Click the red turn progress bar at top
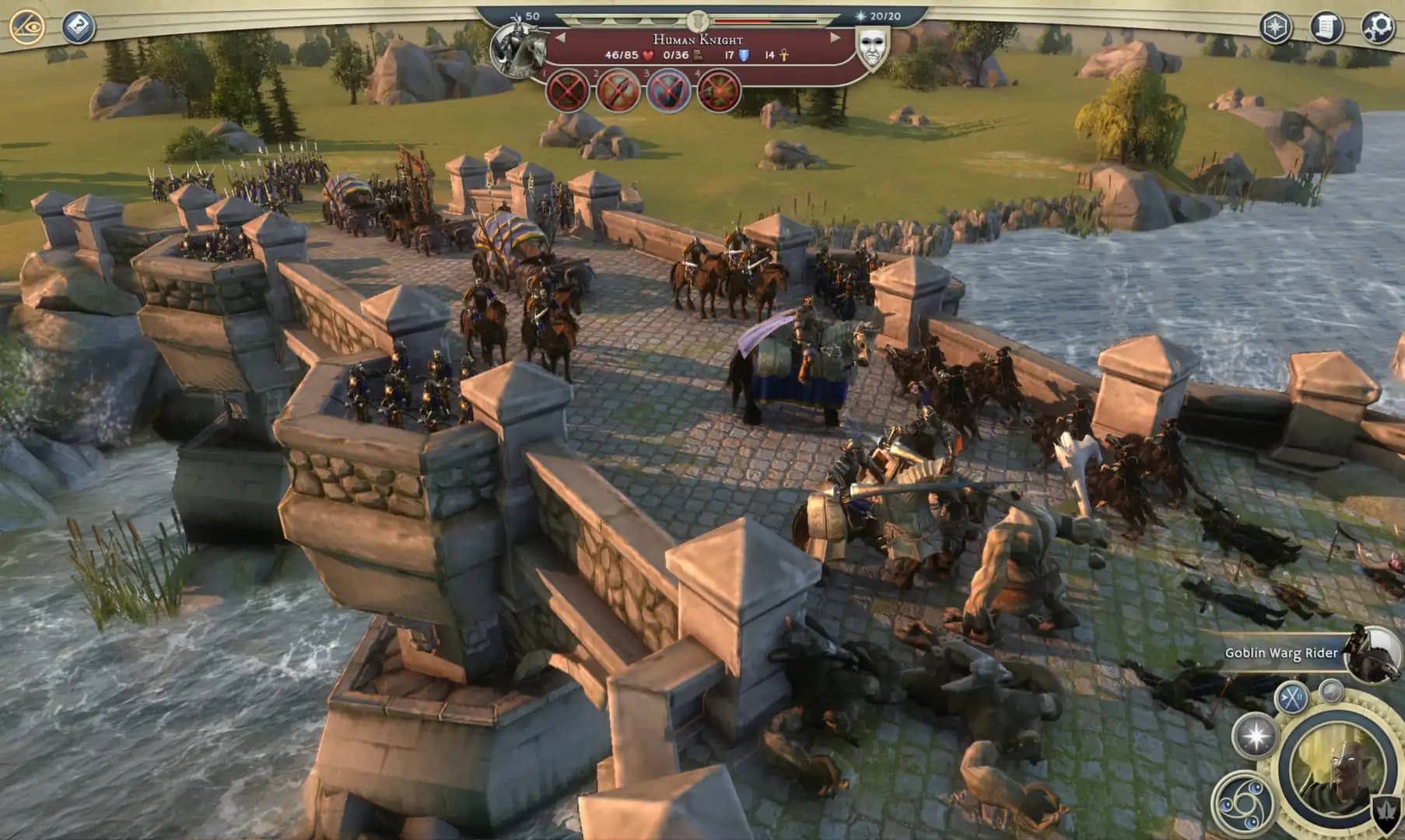The width and height of the screenshot is (1405, 840). [745, 22]
